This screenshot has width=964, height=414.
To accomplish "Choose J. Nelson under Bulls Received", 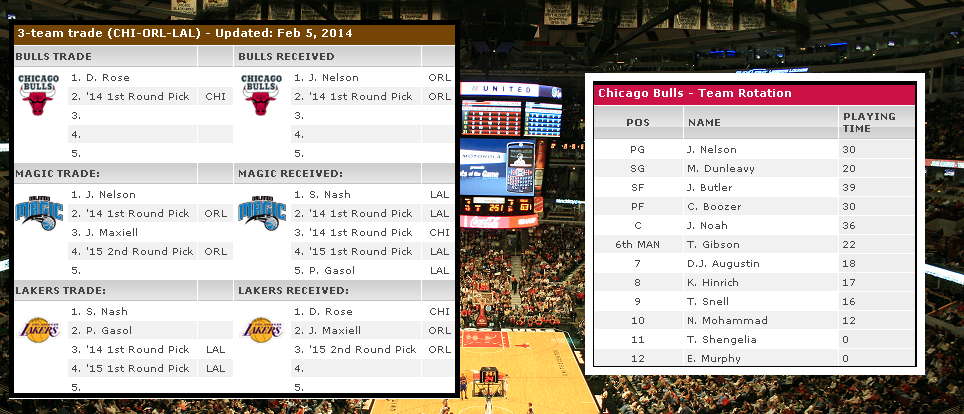I will pos(333,78).
